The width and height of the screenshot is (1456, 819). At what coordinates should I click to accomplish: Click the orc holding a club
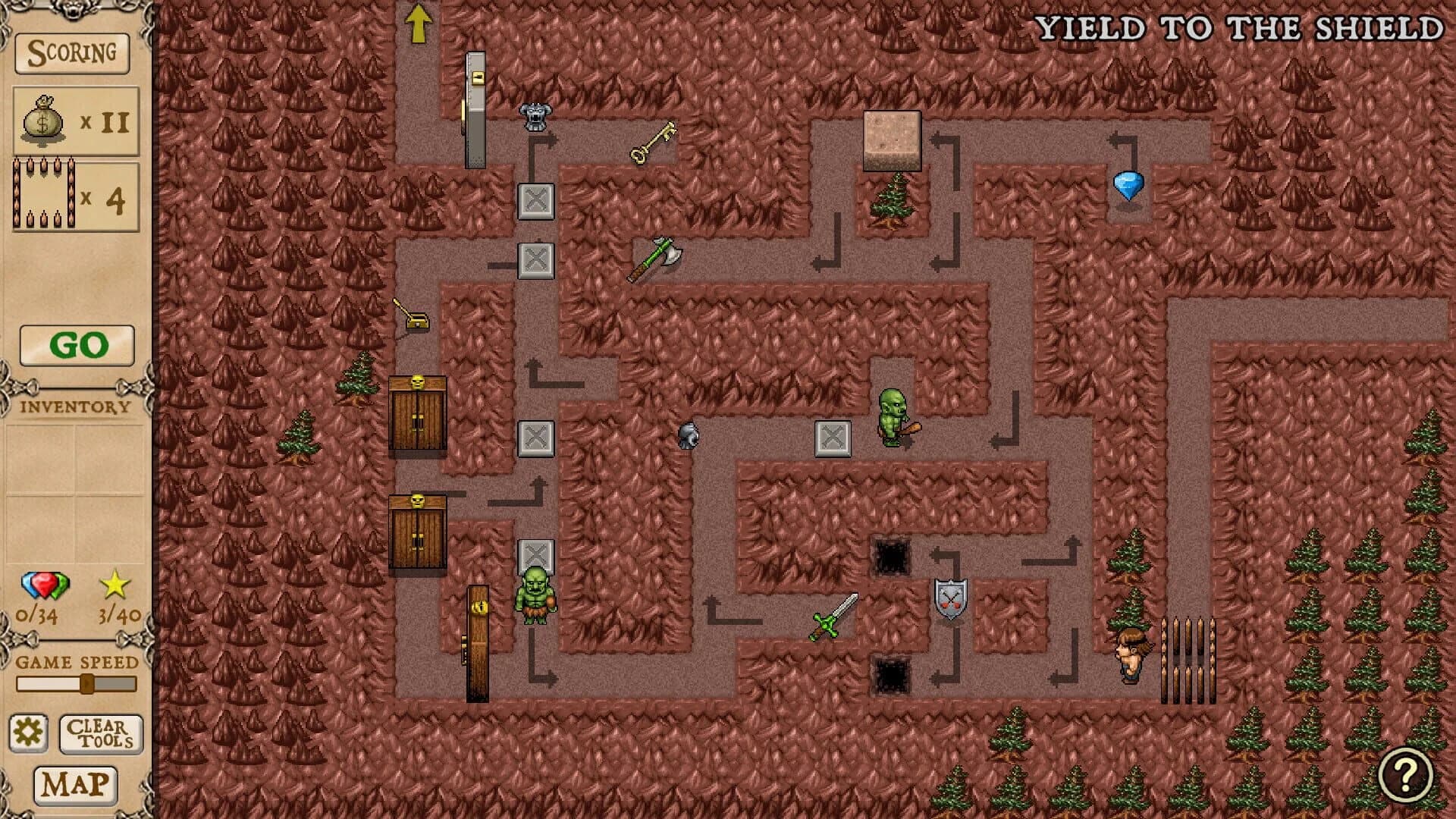tap(893, 417)
